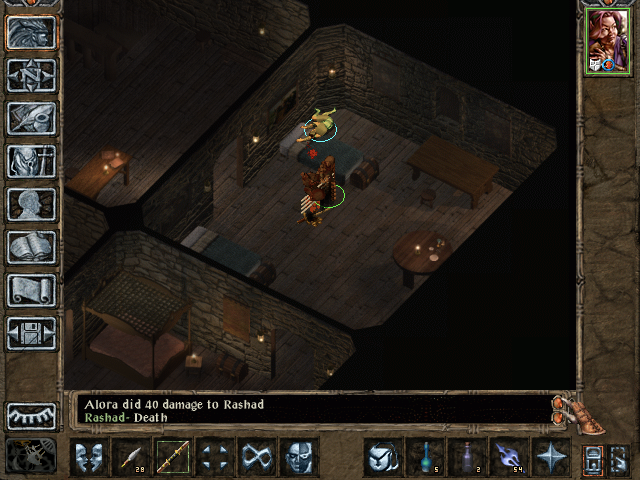Image resolution: width=640 pixels, height=480 pixels.
Task: Open the inventory screen
Action: click(x=31, y=161)
